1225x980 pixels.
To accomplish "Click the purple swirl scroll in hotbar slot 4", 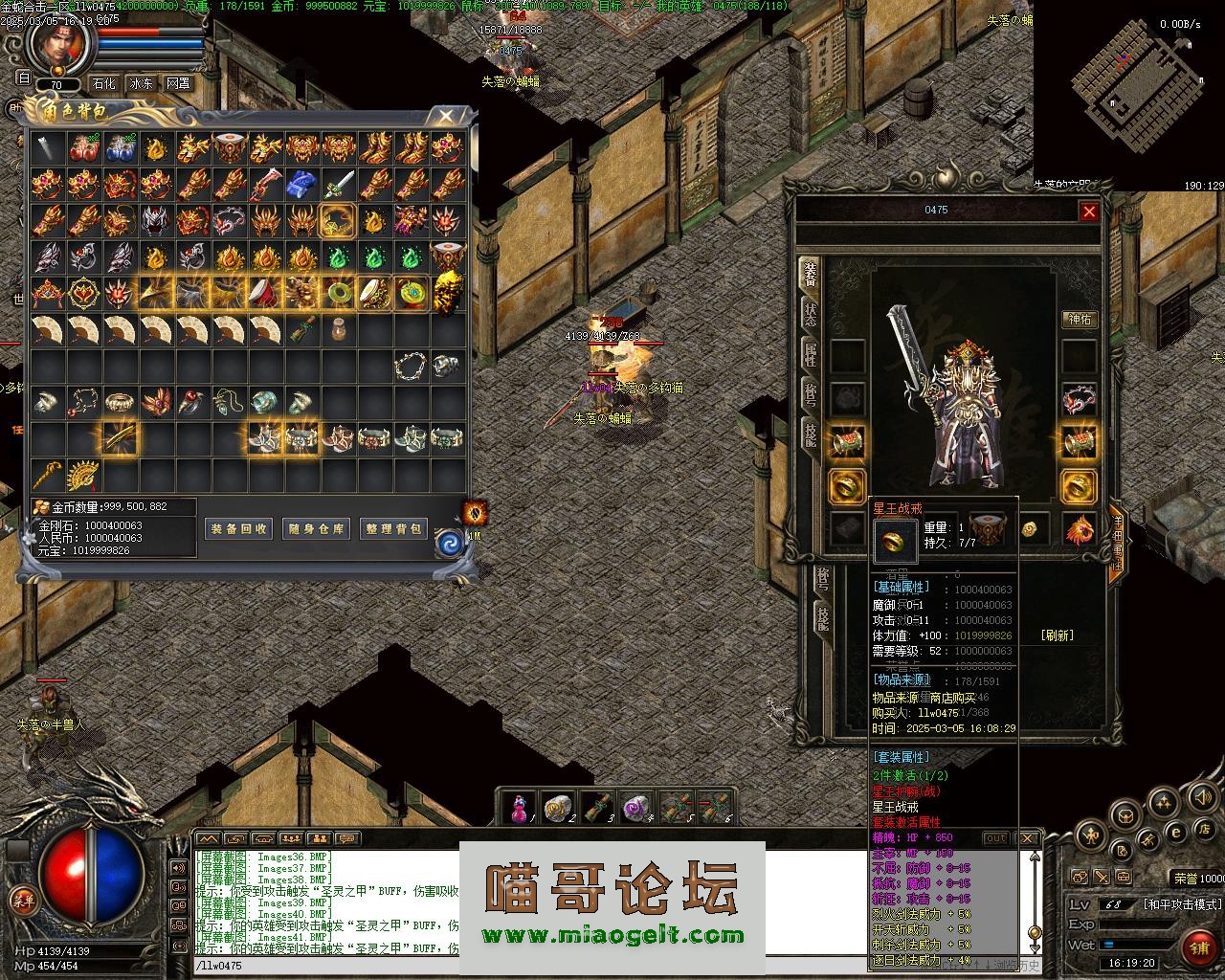I will click(x=636, y=810).
